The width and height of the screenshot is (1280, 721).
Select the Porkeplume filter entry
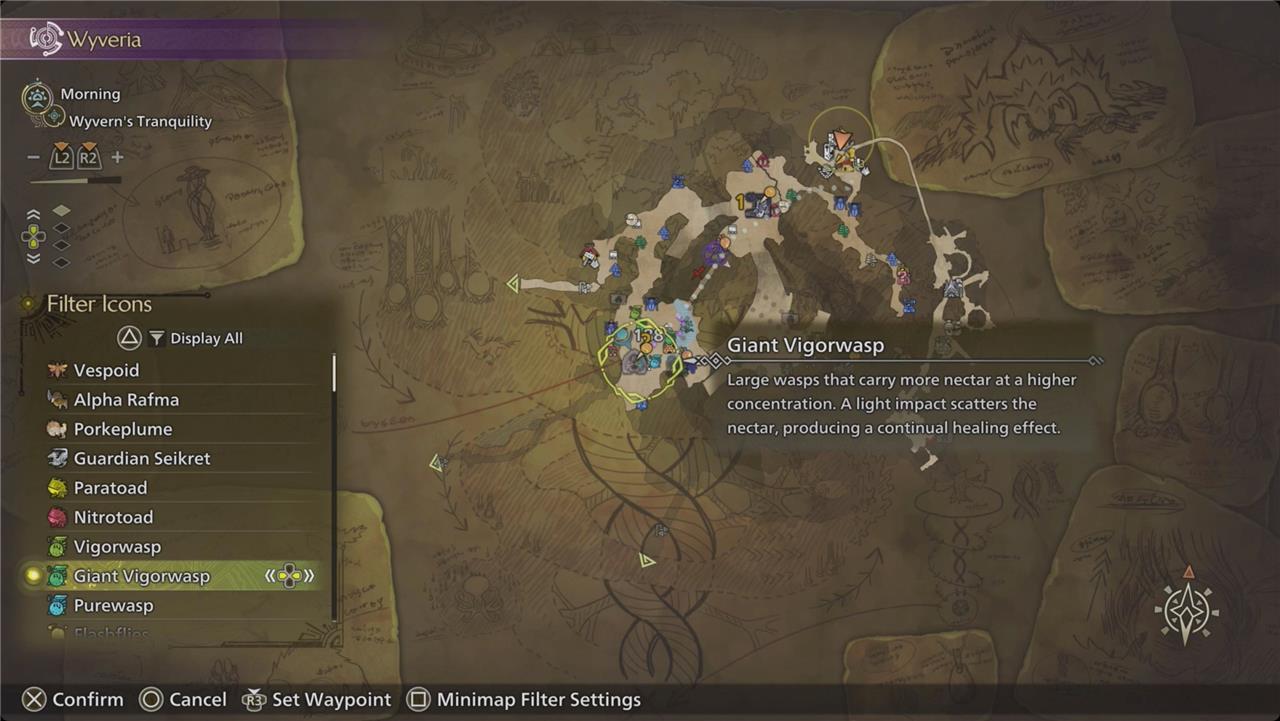tap(122, 429)
